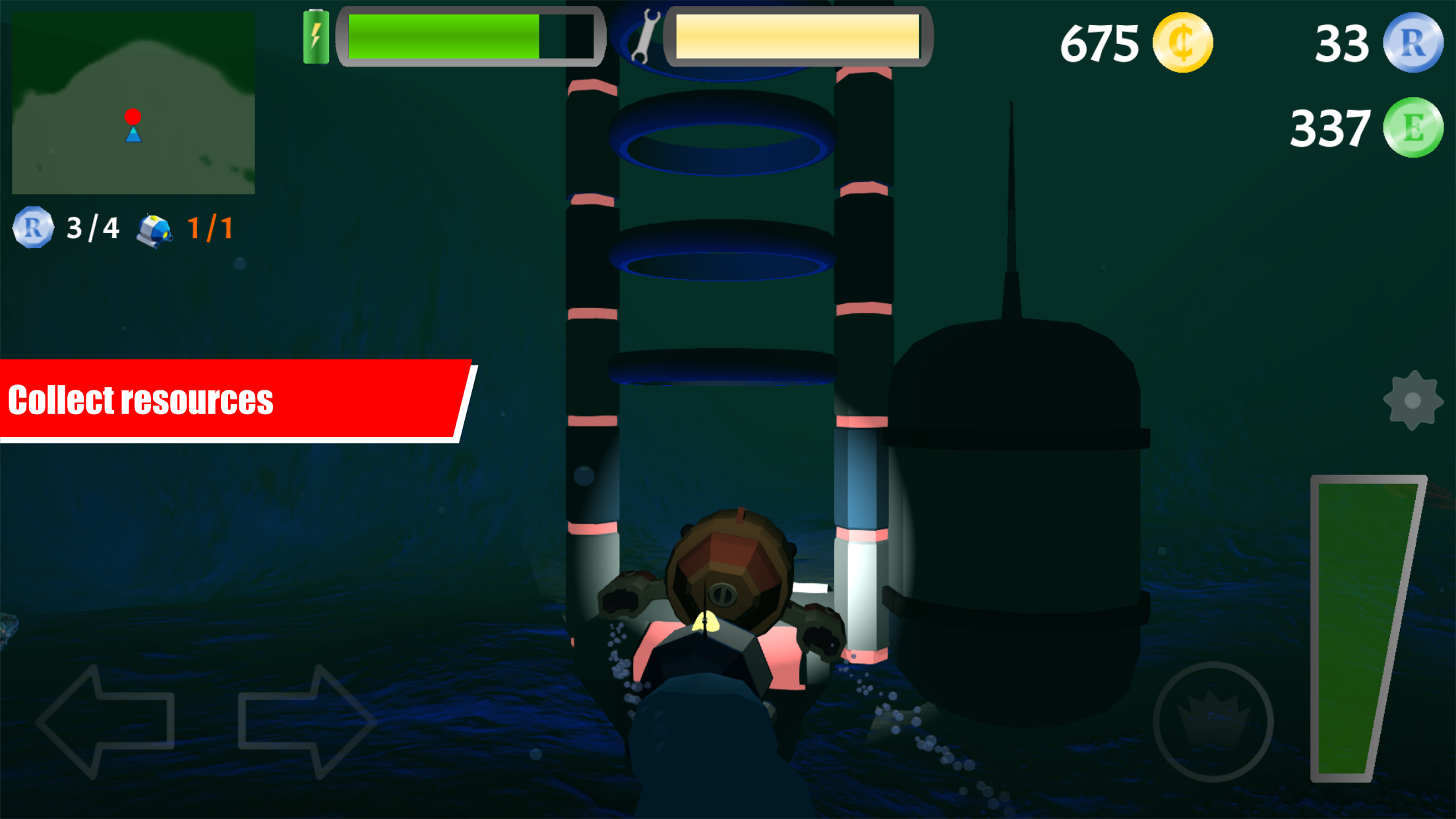Select the wrench repair icon
The image size is (1456, 819).
coord(645,36)
